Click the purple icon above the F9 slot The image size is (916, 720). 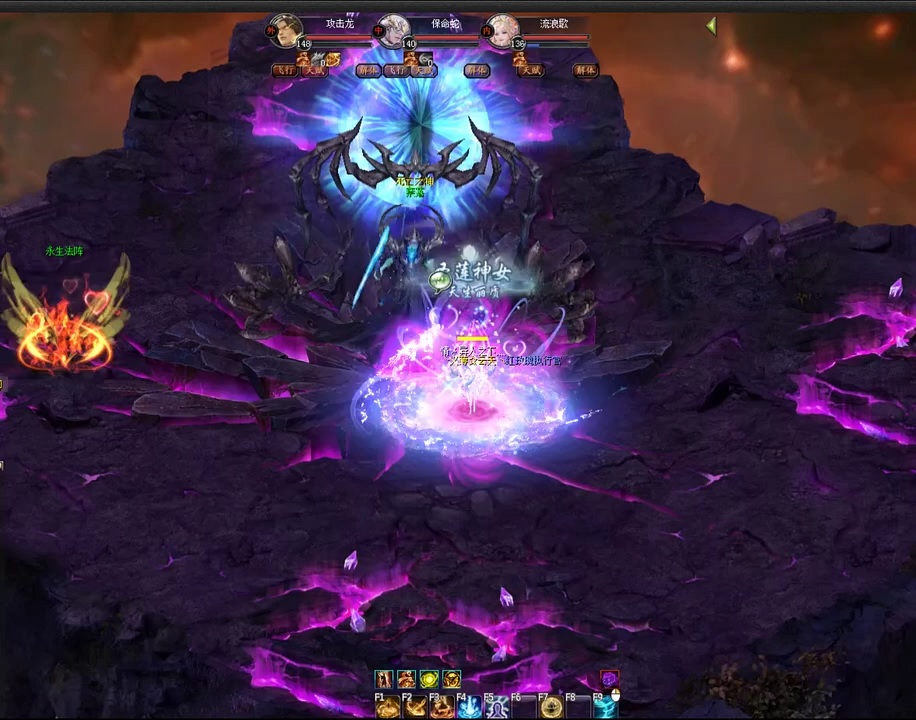[609, 679]
